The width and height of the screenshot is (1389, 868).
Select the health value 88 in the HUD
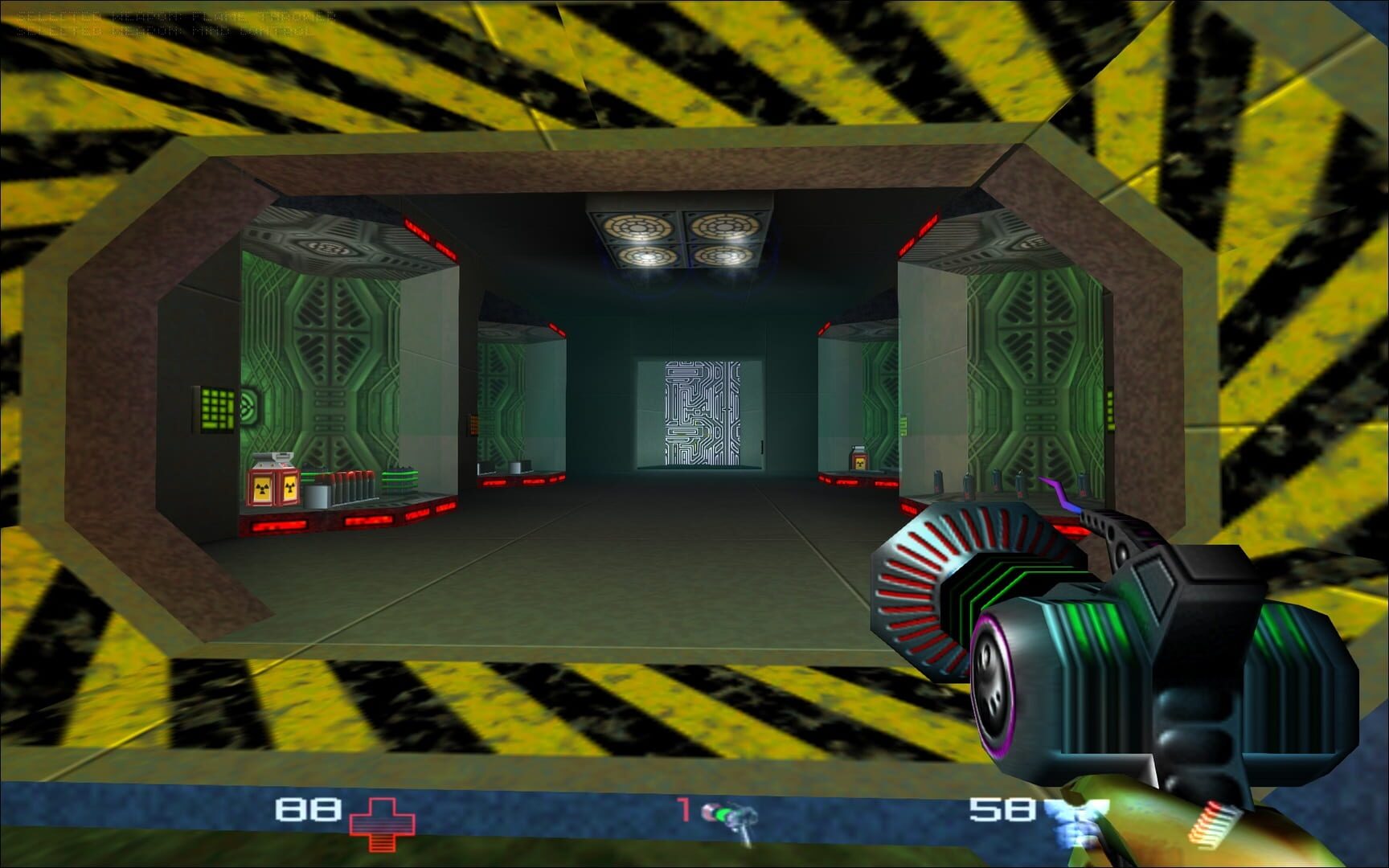pos(308,808)
